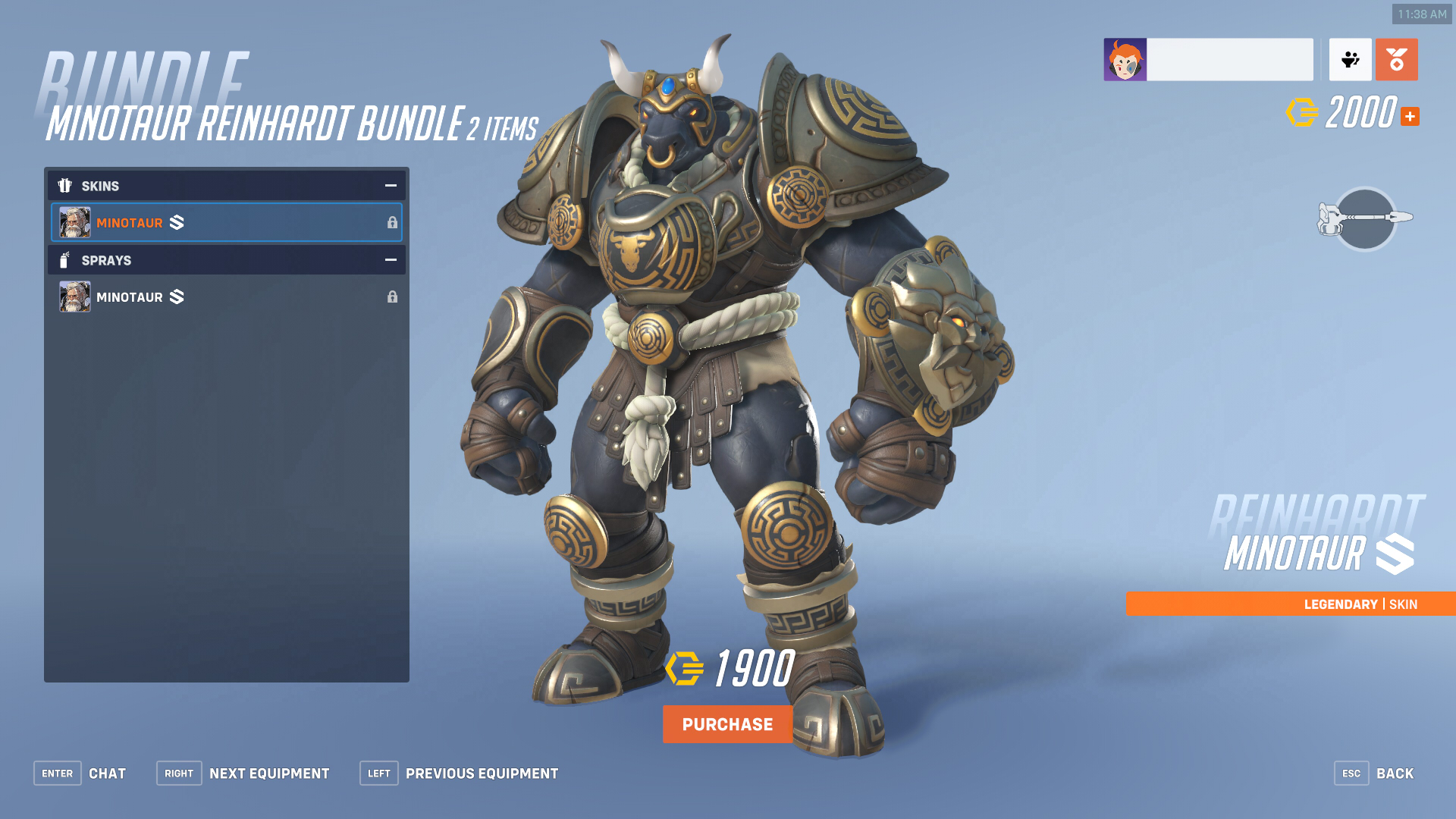This screenshot has width=1456, height=819.
Task: Click the PURCHASE button
Action: pos(727,724)
